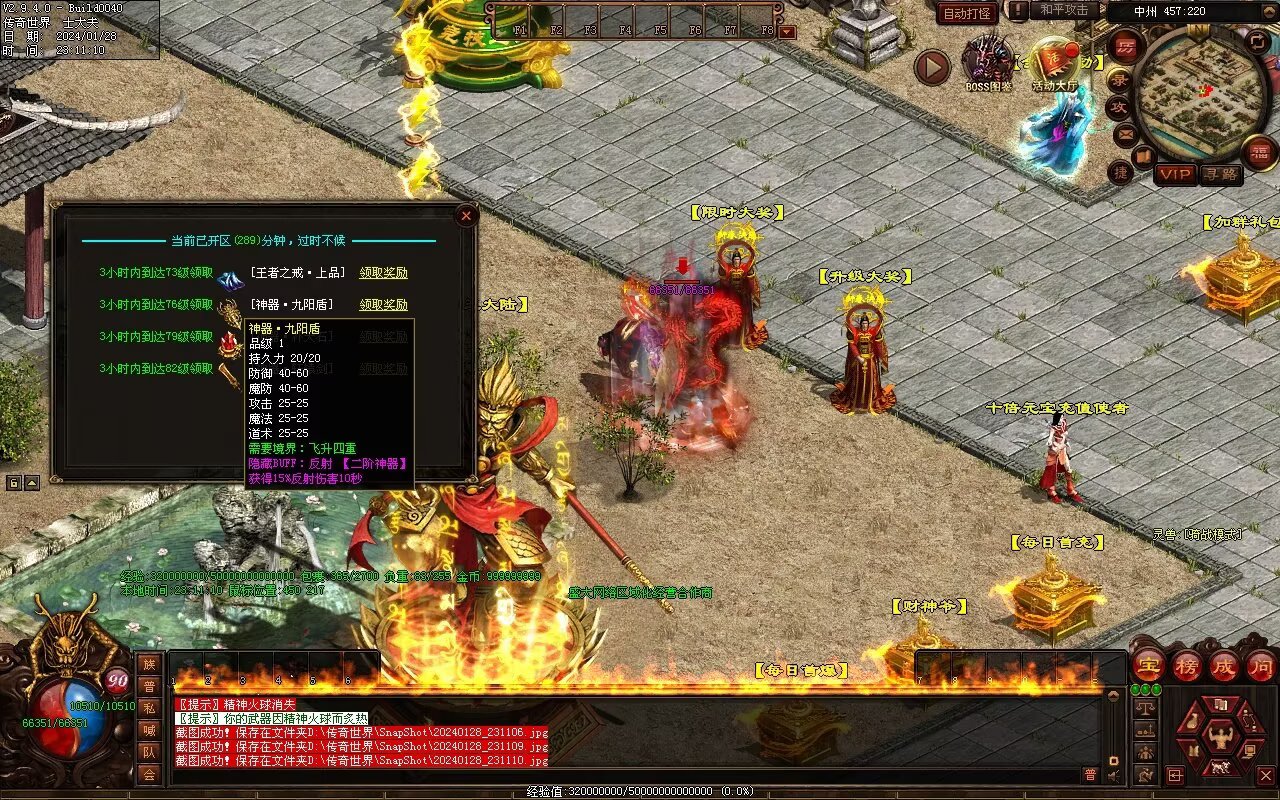Open the 榜 rankings button
This screenshot has width=1280, height=800.
pos(1187,665)
